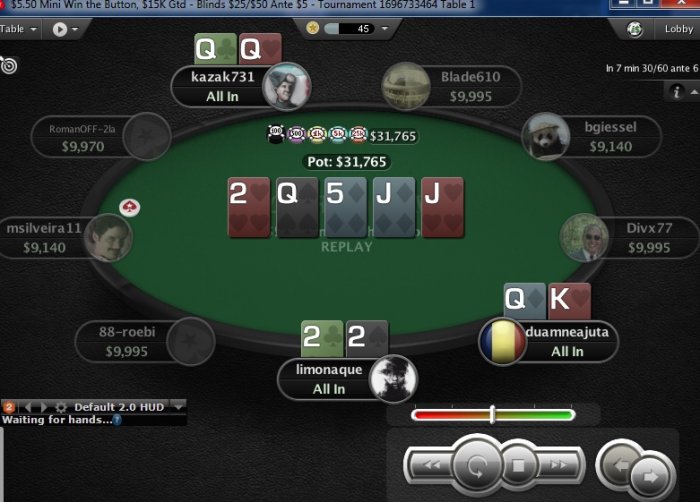Restart the hand replay
The width and height of the screenshot is (700, 502).
(476, 465)
